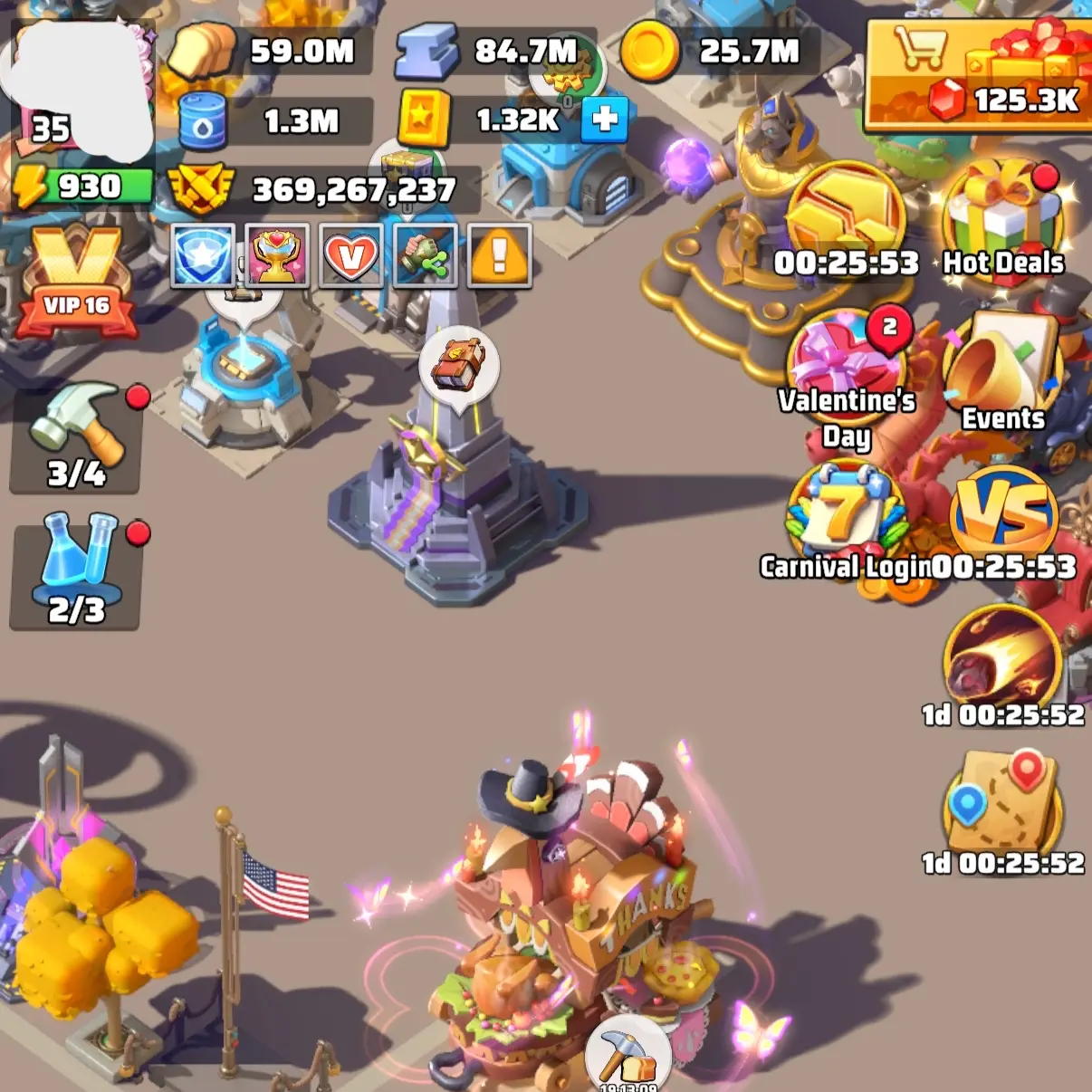Select the blue shield star buff icon
The image size is (1092, 1092).
click(203, 257)
